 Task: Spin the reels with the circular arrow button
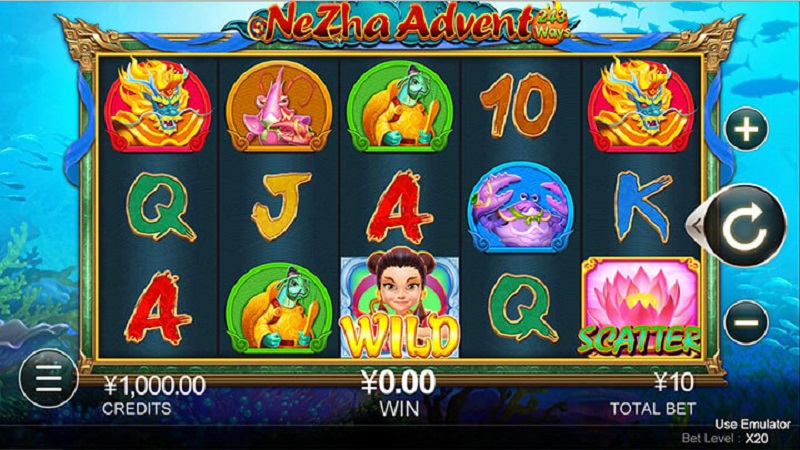click(743, 228)
